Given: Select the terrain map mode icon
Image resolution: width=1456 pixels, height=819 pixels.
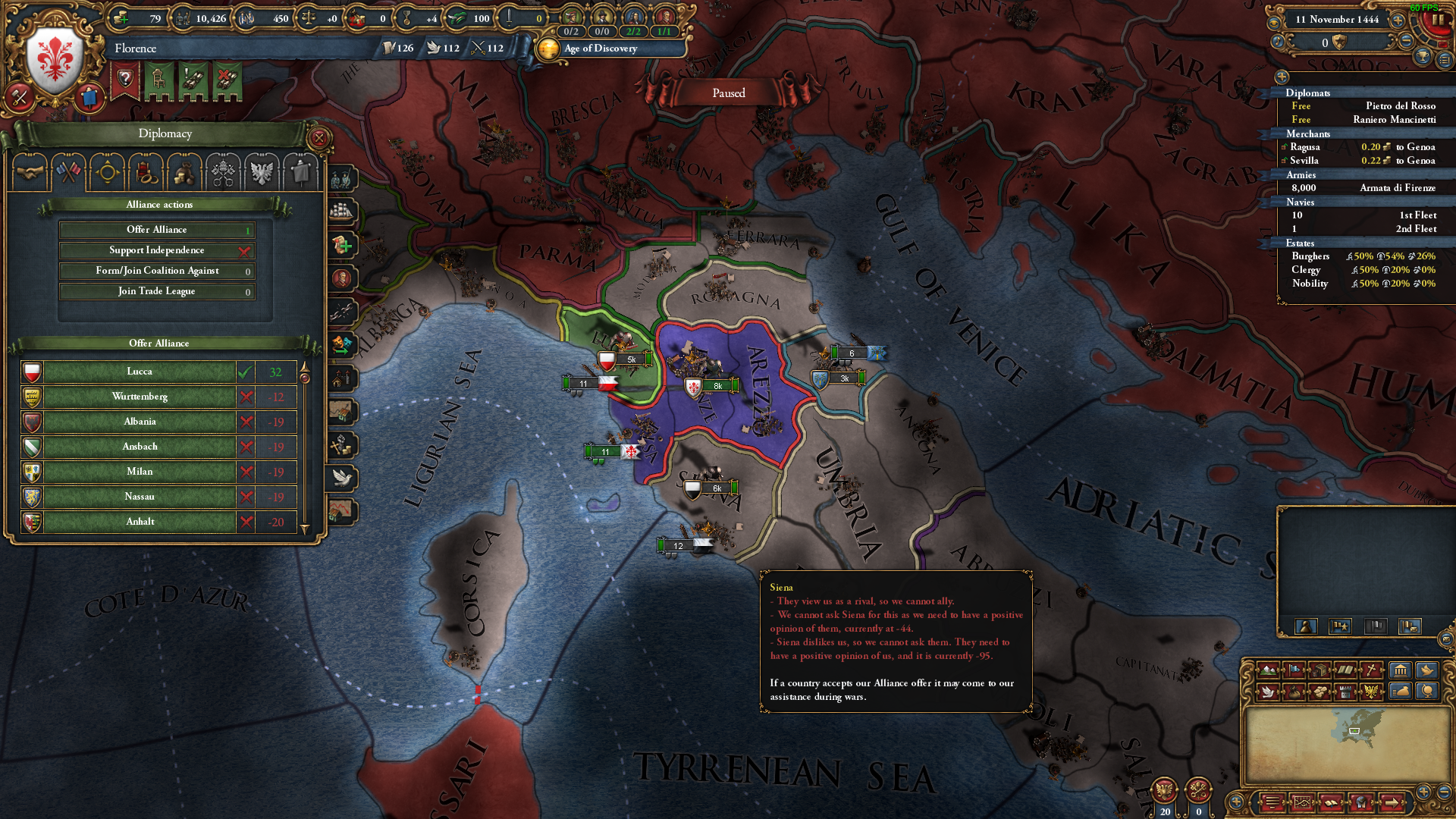Looking at the screenshot, I should [1269, 671].
